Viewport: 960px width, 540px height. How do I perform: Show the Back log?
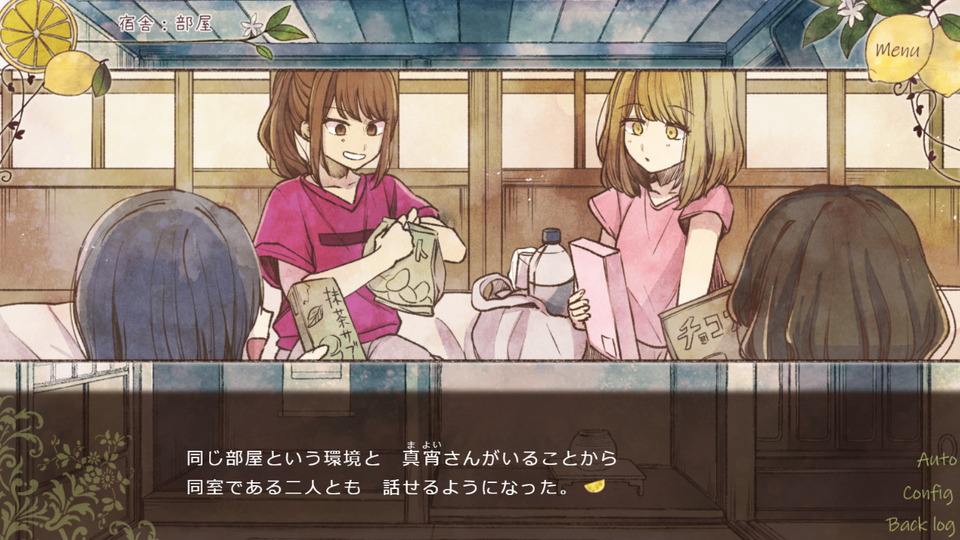[920, 525]
